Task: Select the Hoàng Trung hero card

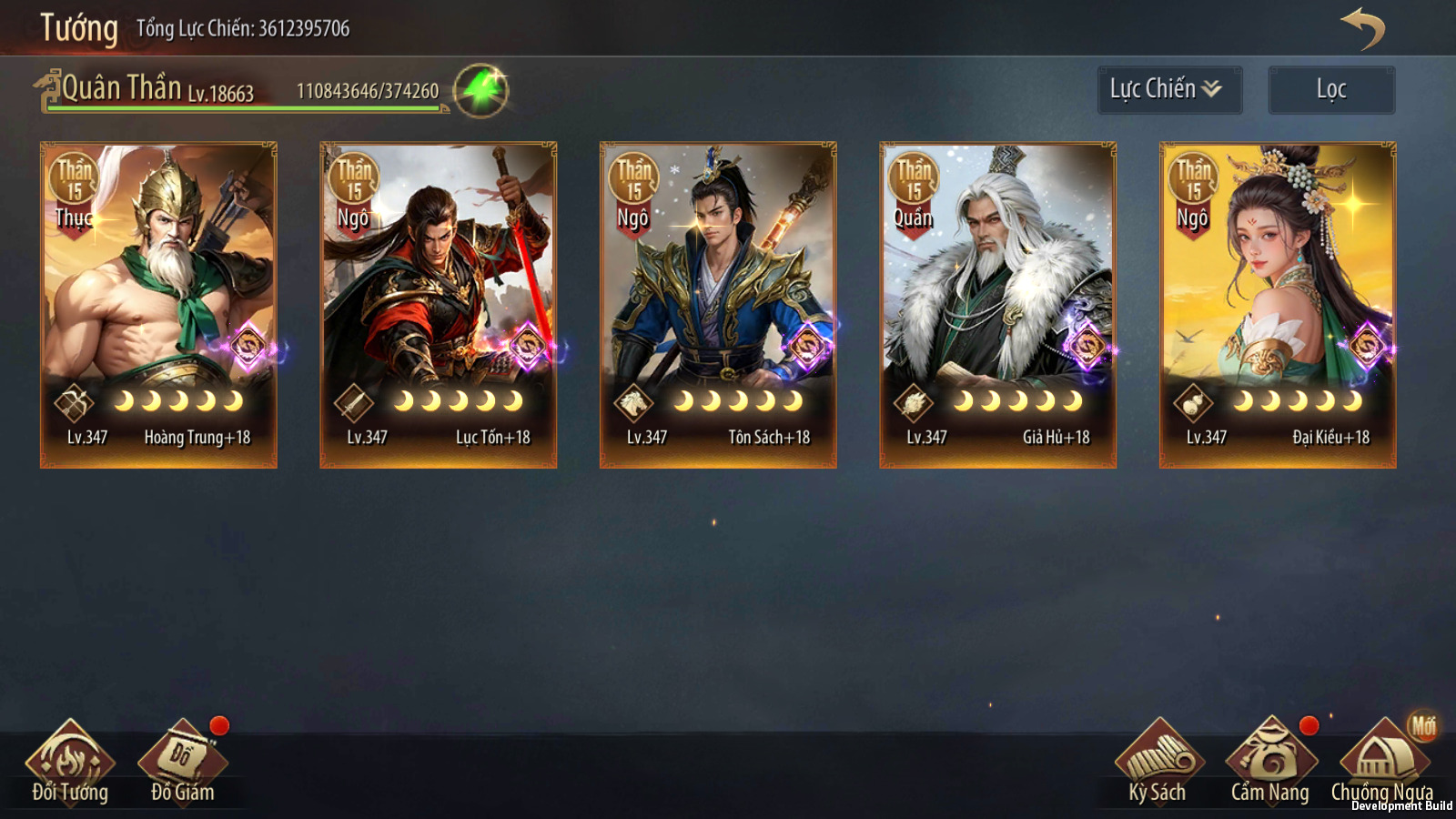Action: (158, 305)
